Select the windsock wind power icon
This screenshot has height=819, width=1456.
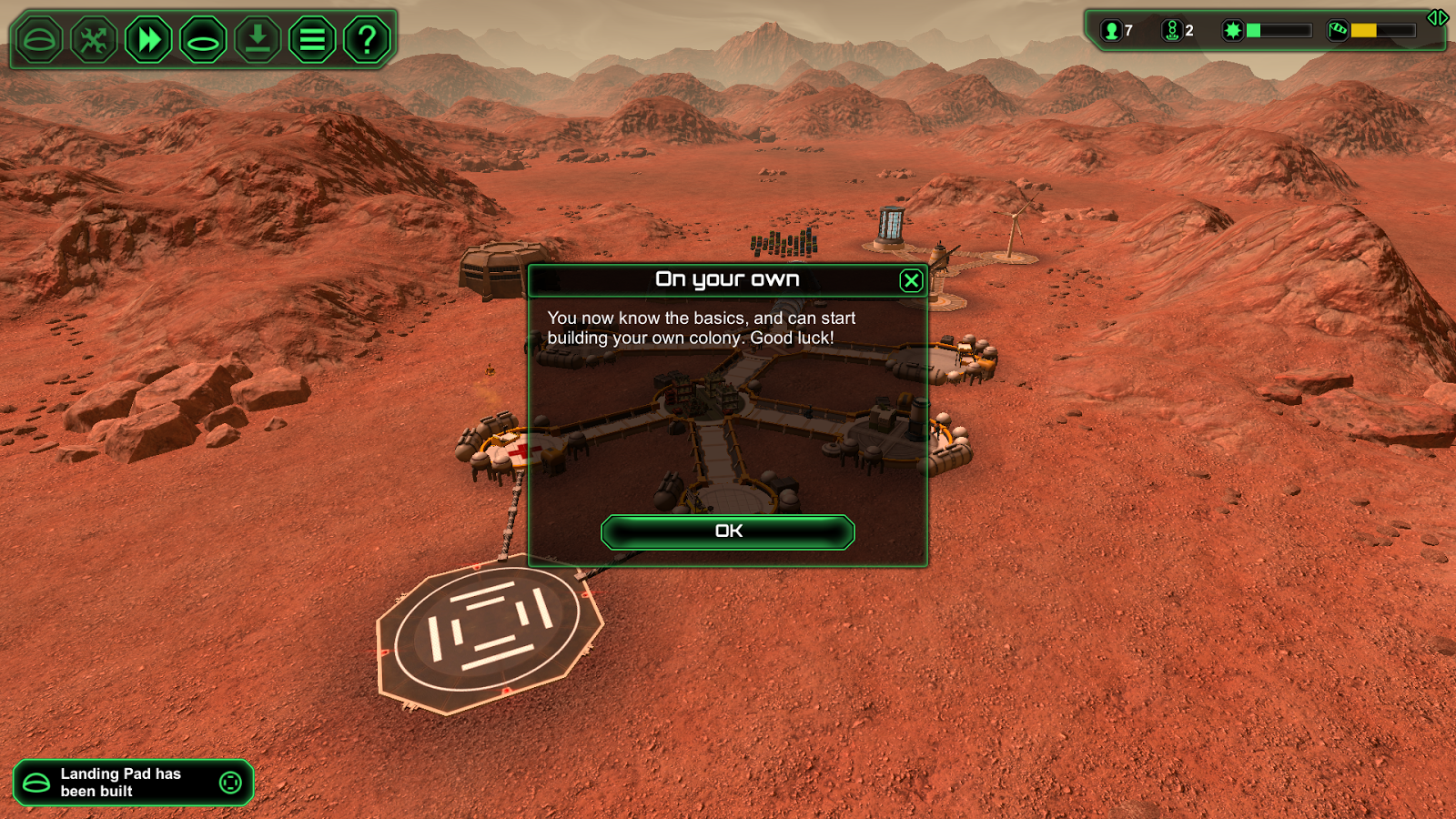(x=1337, y=31)
